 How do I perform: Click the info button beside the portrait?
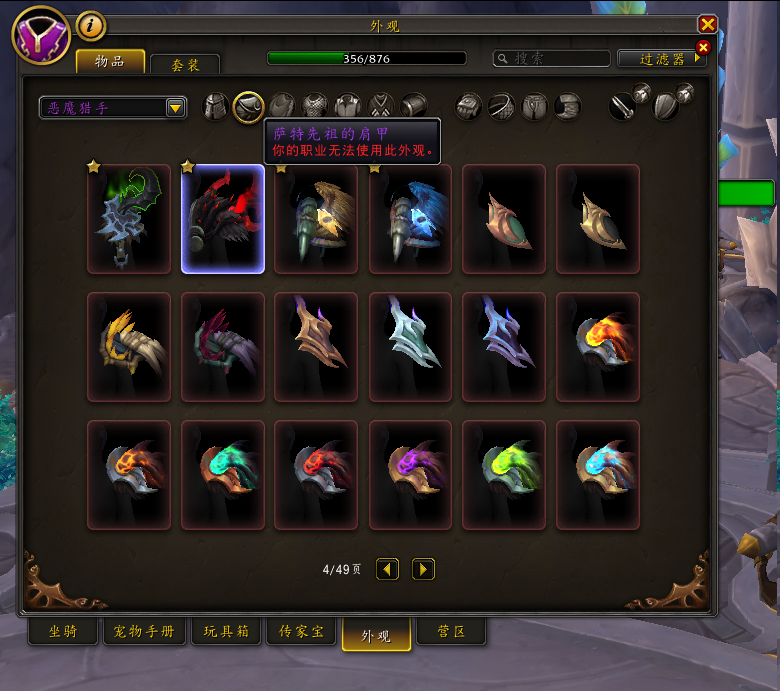pyautogui.click(x=90, y=25)
